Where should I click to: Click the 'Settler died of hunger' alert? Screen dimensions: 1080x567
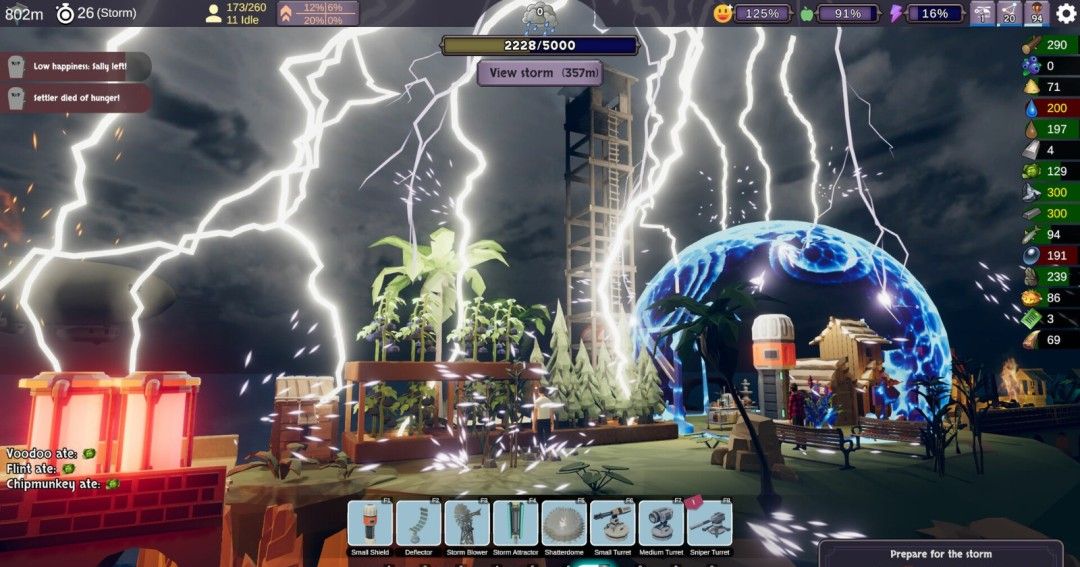click(76, 98)
